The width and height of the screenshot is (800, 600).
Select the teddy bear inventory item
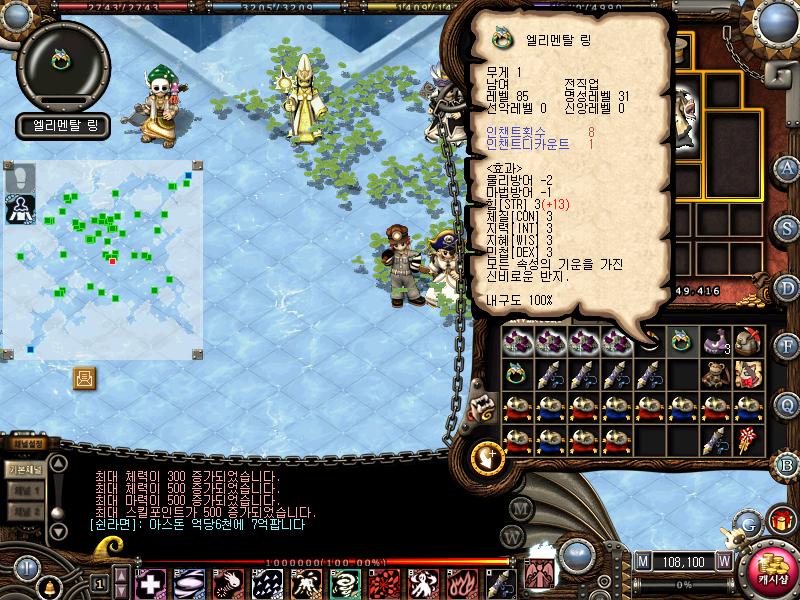(x=714, y=374)
